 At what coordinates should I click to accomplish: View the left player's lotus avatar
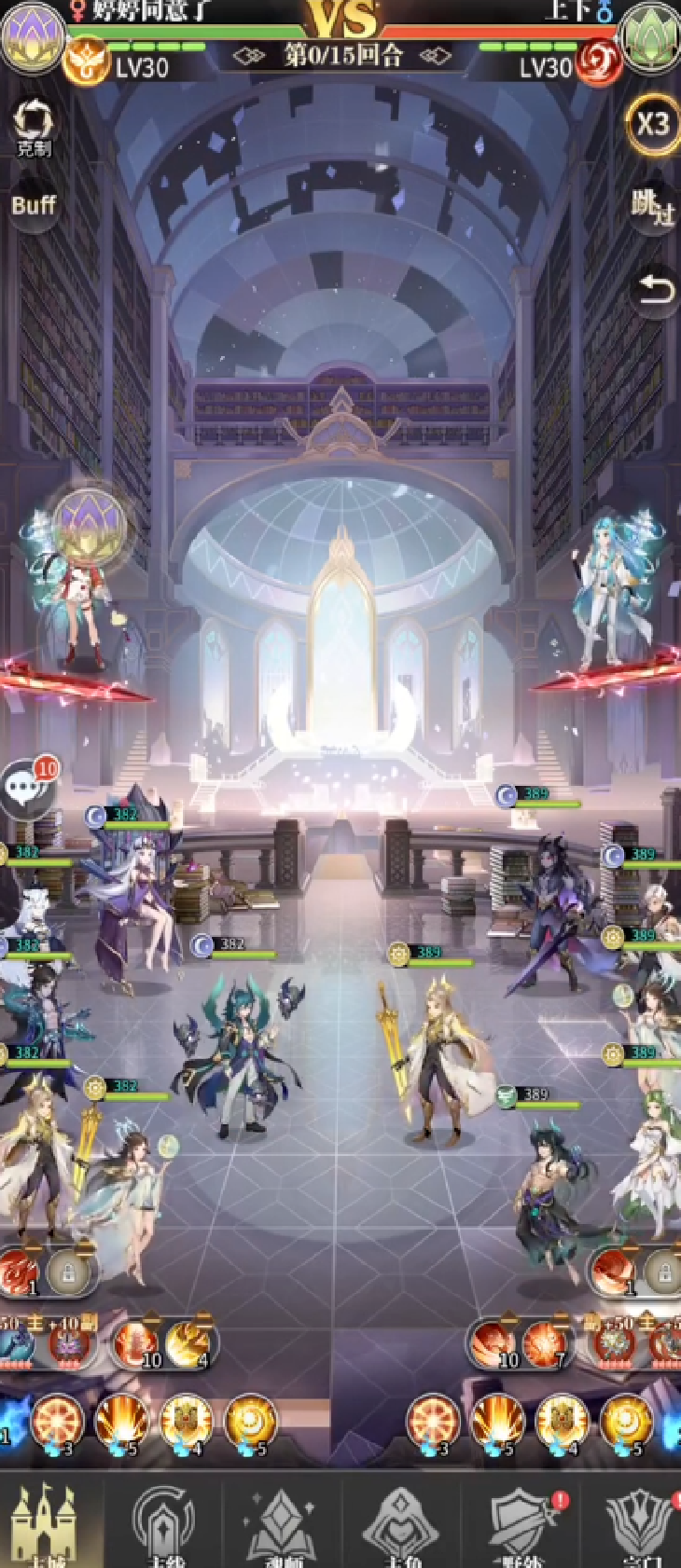(32, 35)
